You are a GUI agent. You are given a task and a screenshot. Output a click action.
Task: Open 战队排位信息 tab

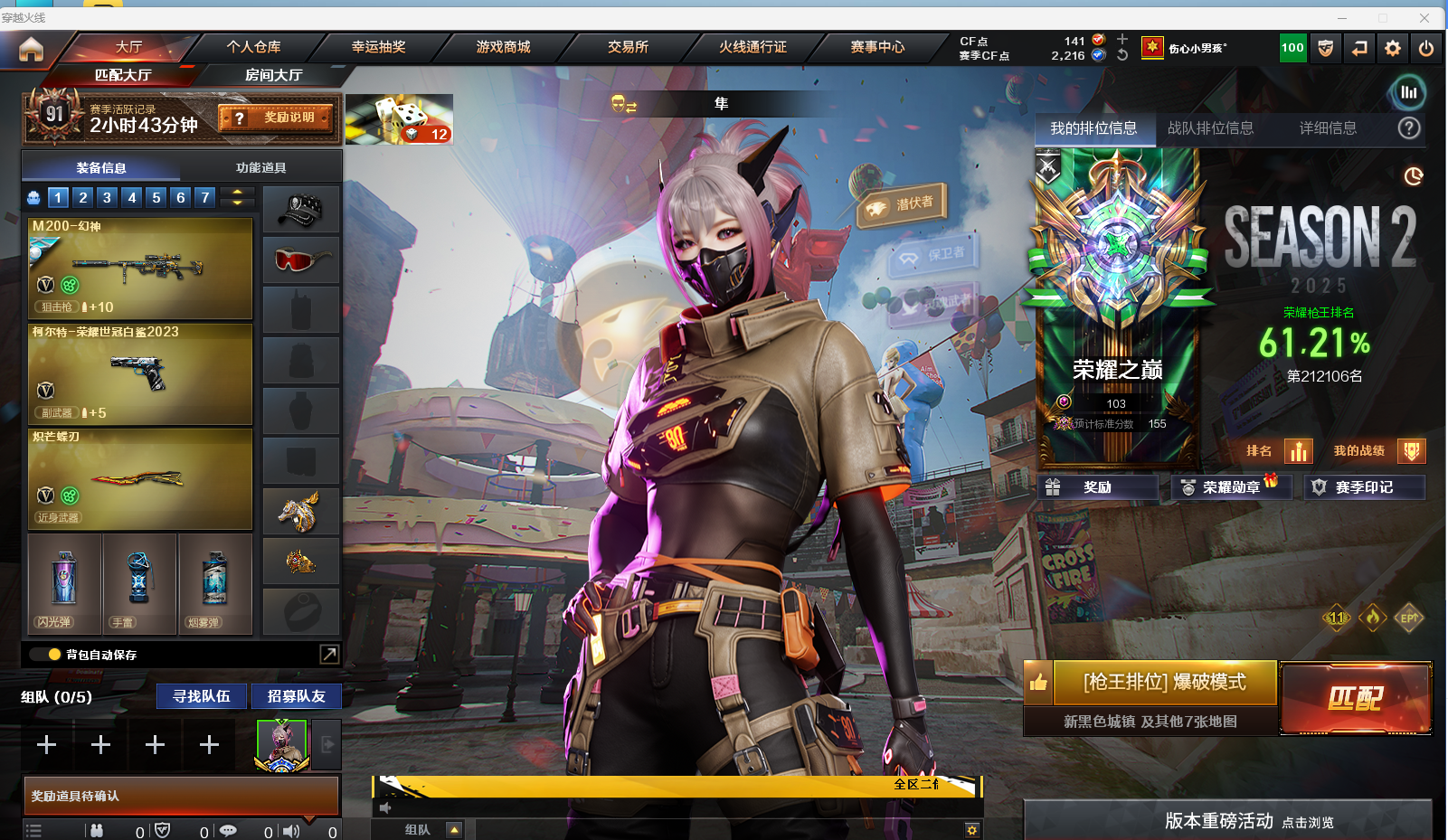pos(1210,128)
